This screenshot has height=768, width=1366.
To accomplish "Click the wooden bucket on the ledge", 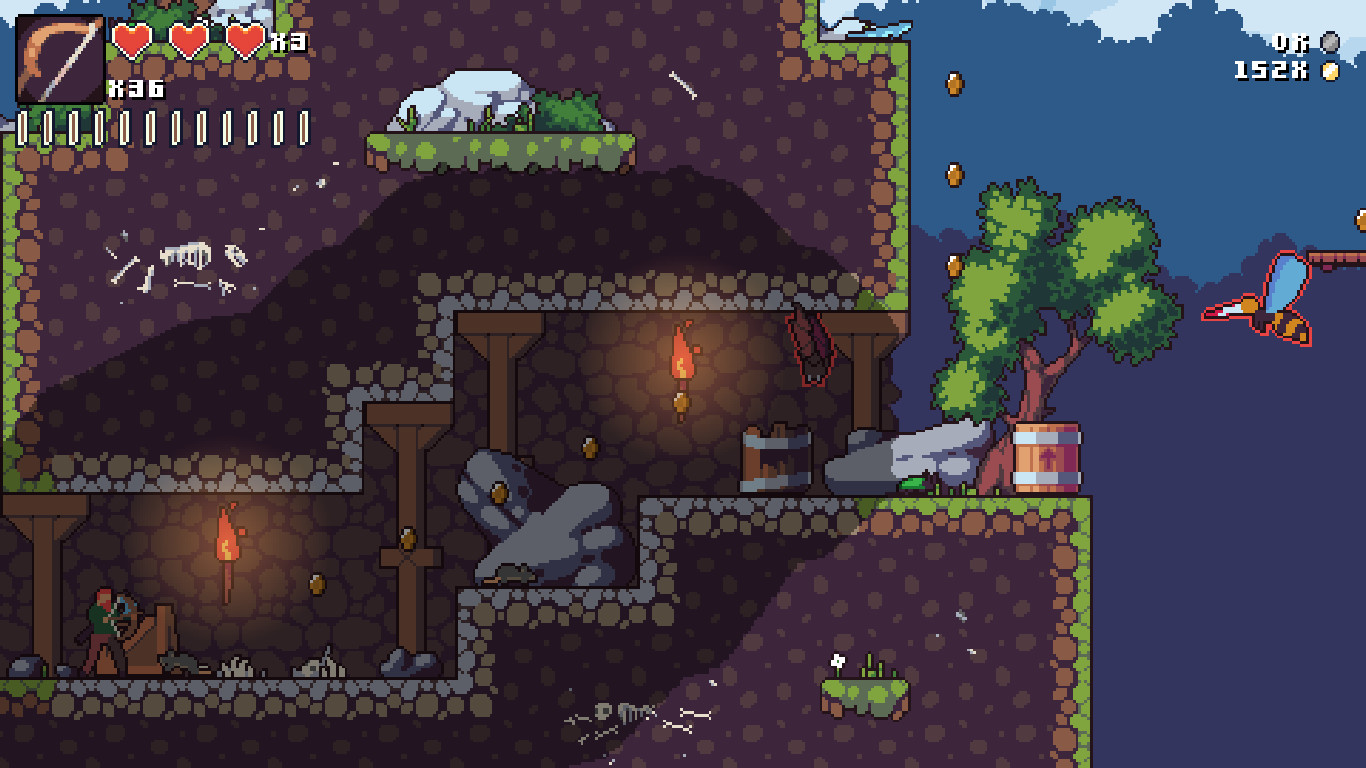I will tap(775, 455).
